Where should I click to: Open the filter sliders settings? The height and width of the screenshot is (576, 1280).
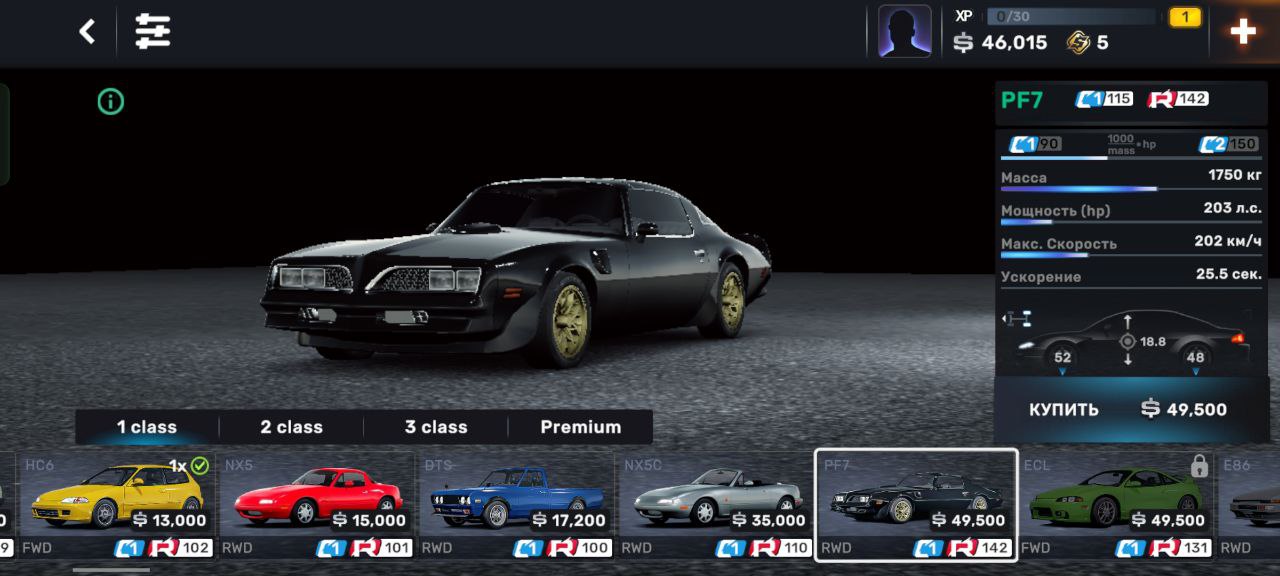tap(153, 32)
